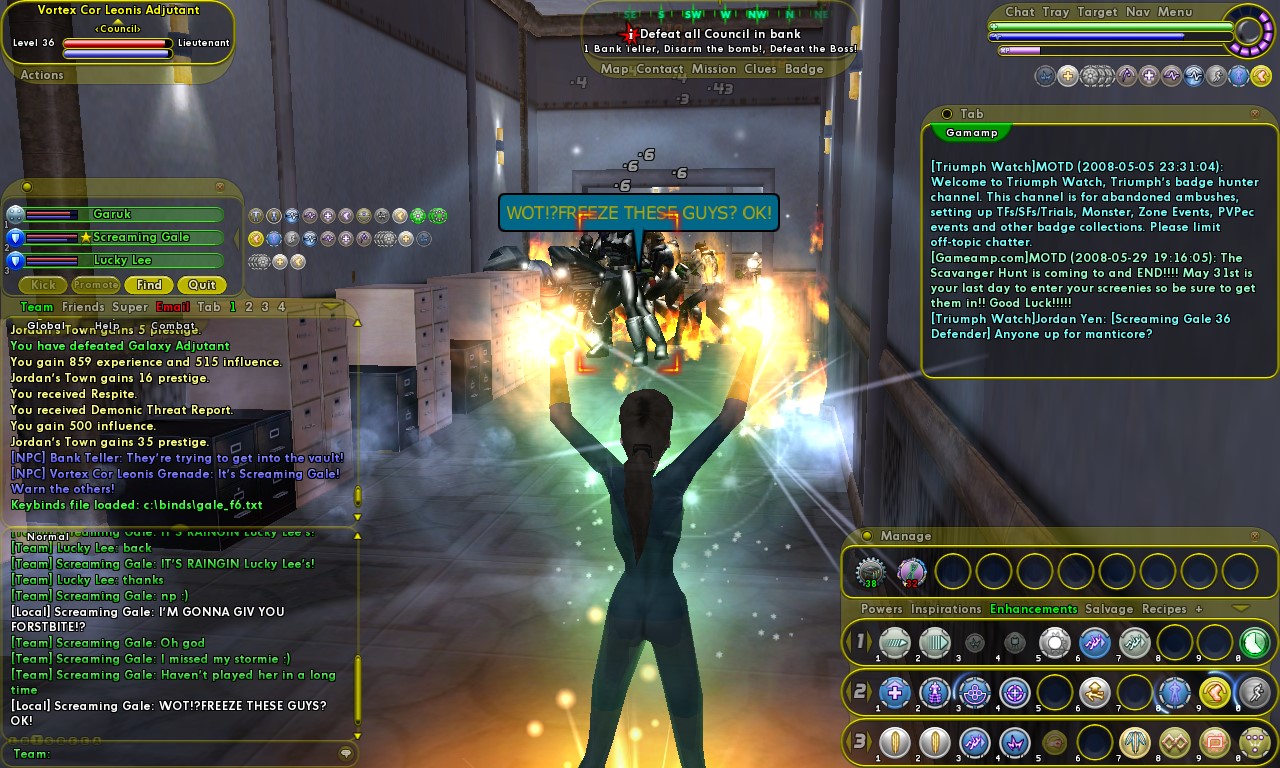Viewport: 1280px width, 768px height.
Task: Open the Salvage inventory
Action: [1109, 609]
